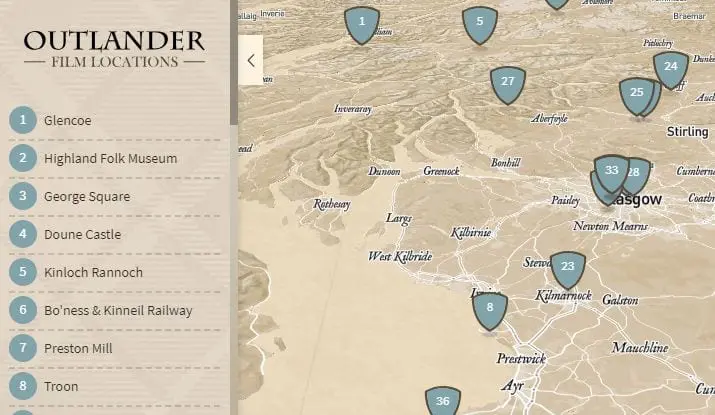
Task: Choose Preston Mill from the list
Action: (x=78, y=349)
